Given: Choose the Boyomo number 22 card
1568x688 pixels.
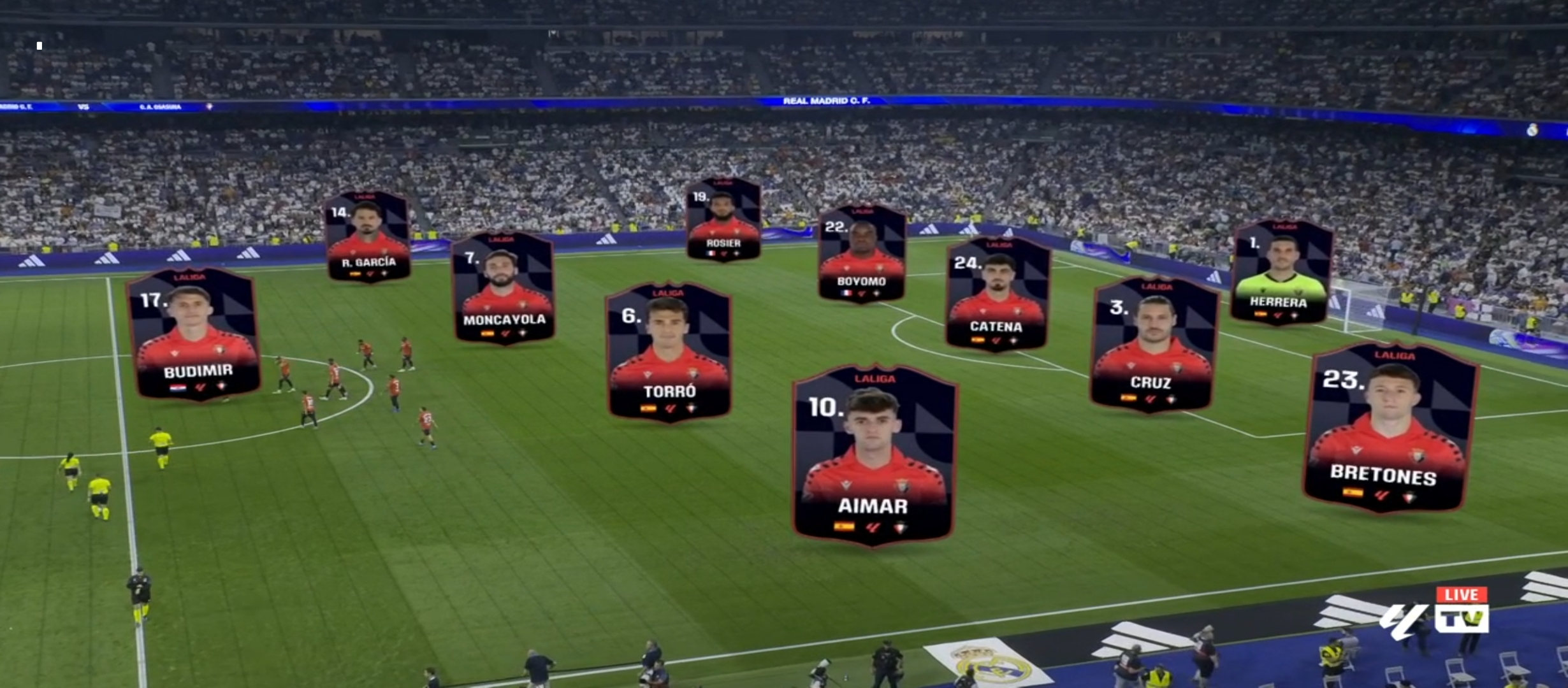Looking at the screenshot, I should coord(862,254).
